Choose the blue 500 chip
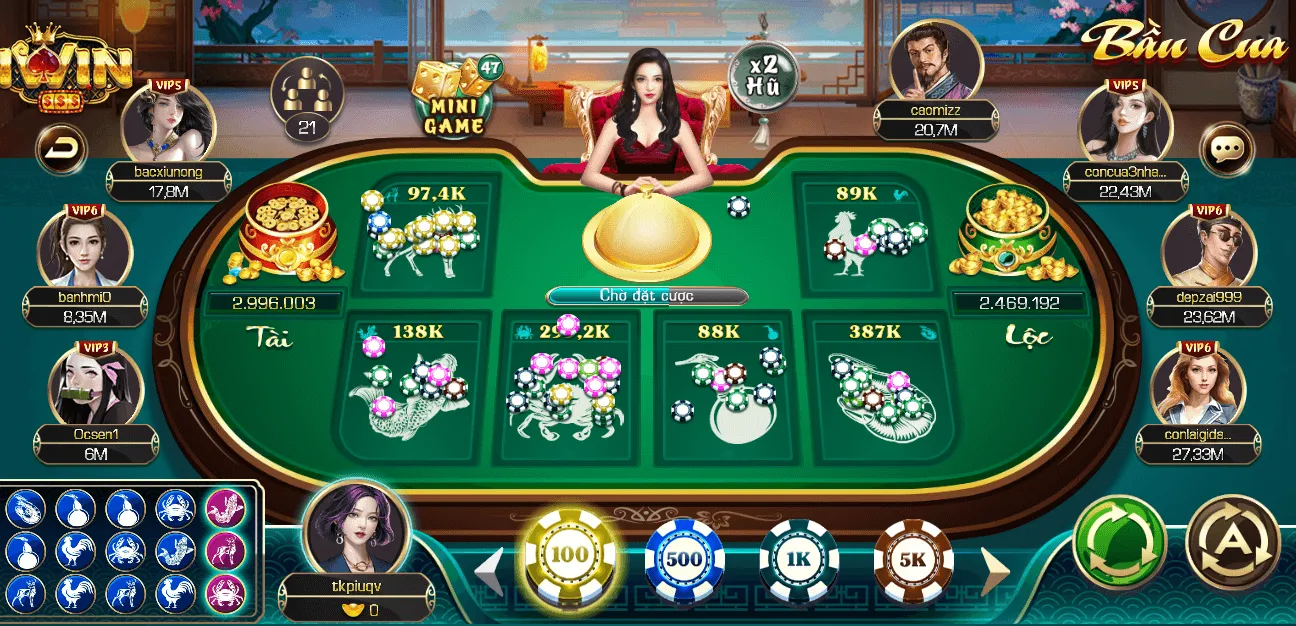 point(684,560)
